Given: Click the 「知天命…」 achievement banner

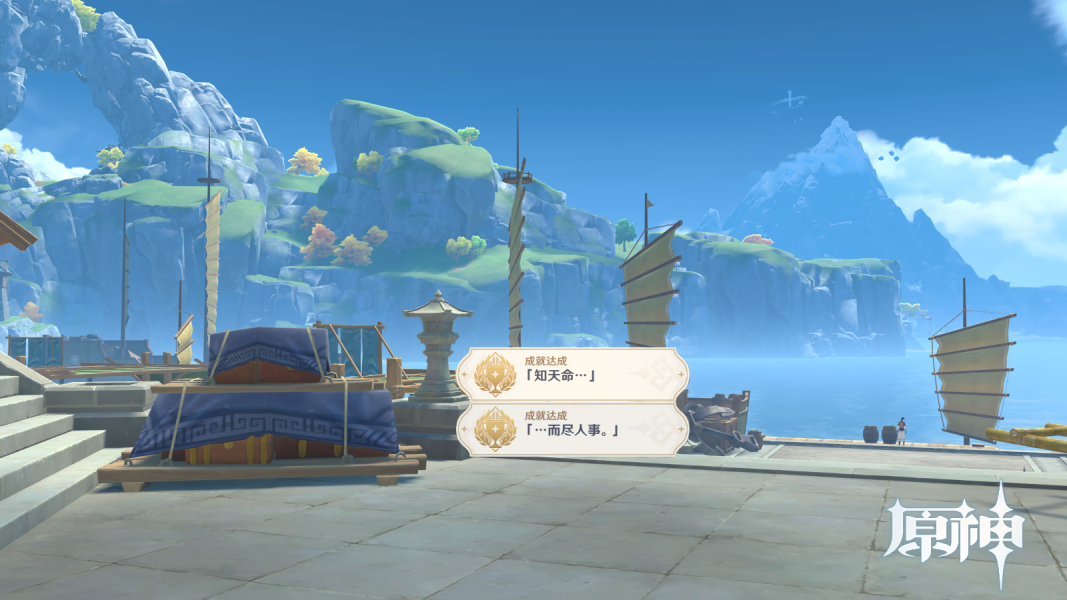Looking at the screenshot, I should [x=573, y=375].
